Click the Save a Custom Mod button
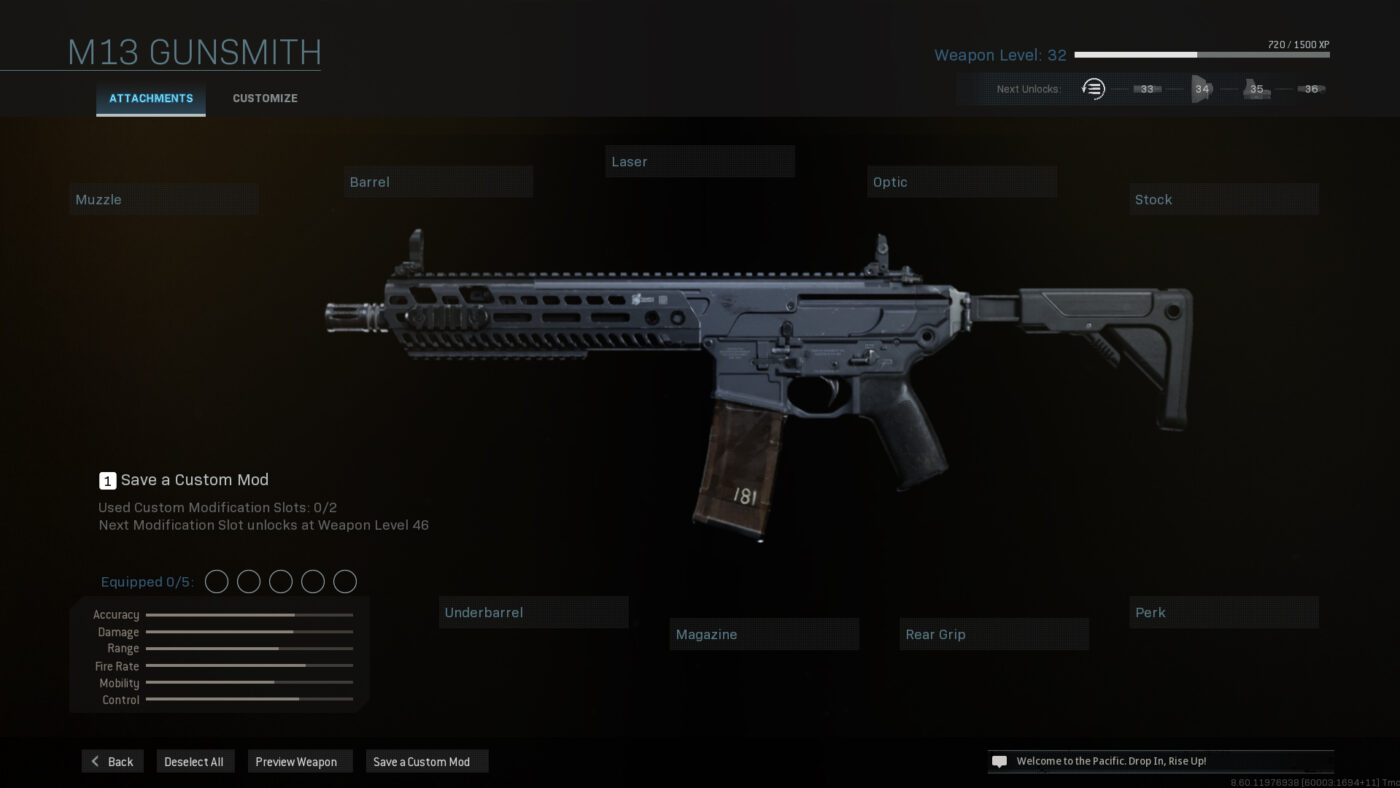 pos(426,761)
